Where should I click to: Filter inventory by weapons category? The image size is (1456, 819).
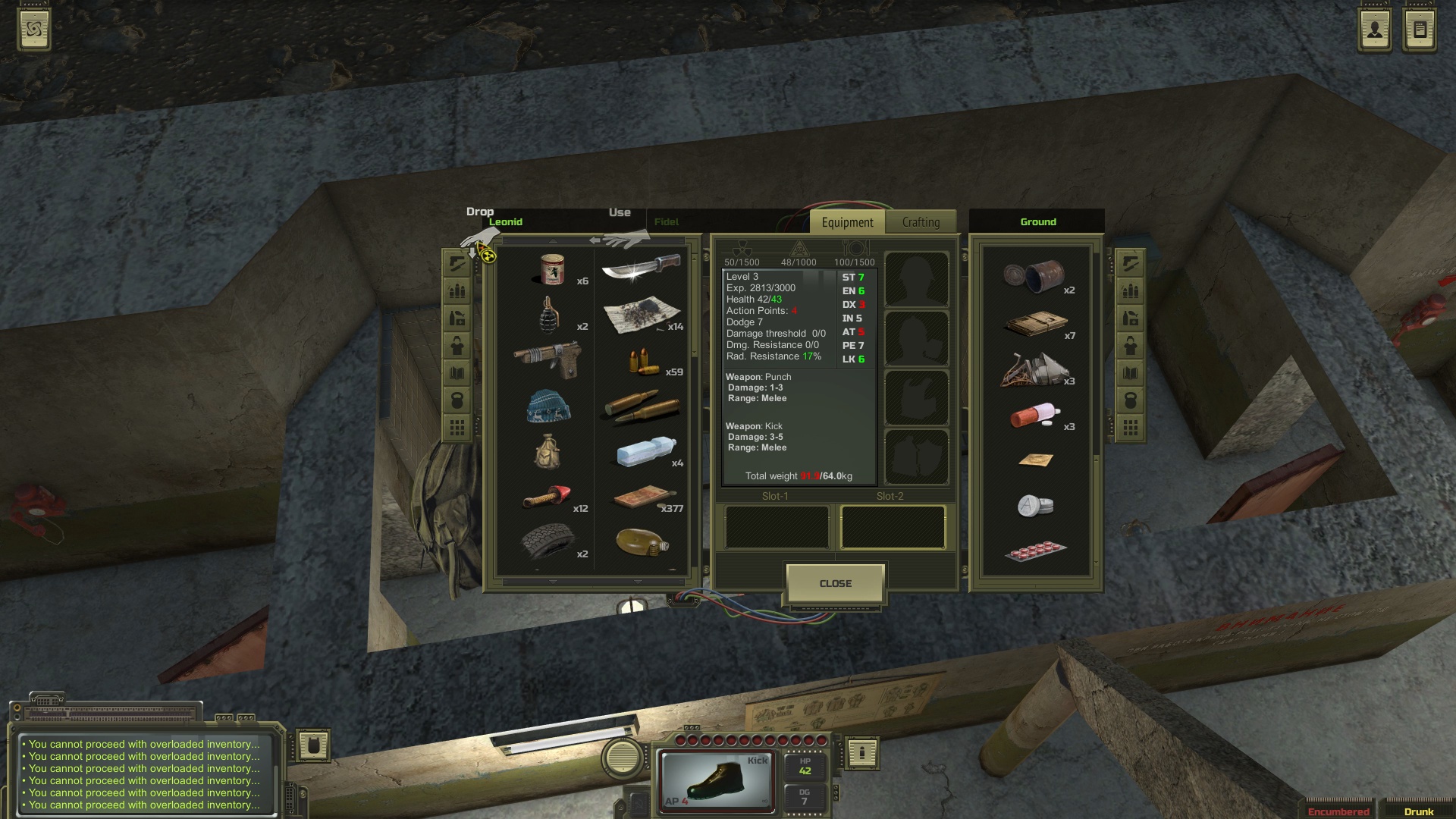457,263
